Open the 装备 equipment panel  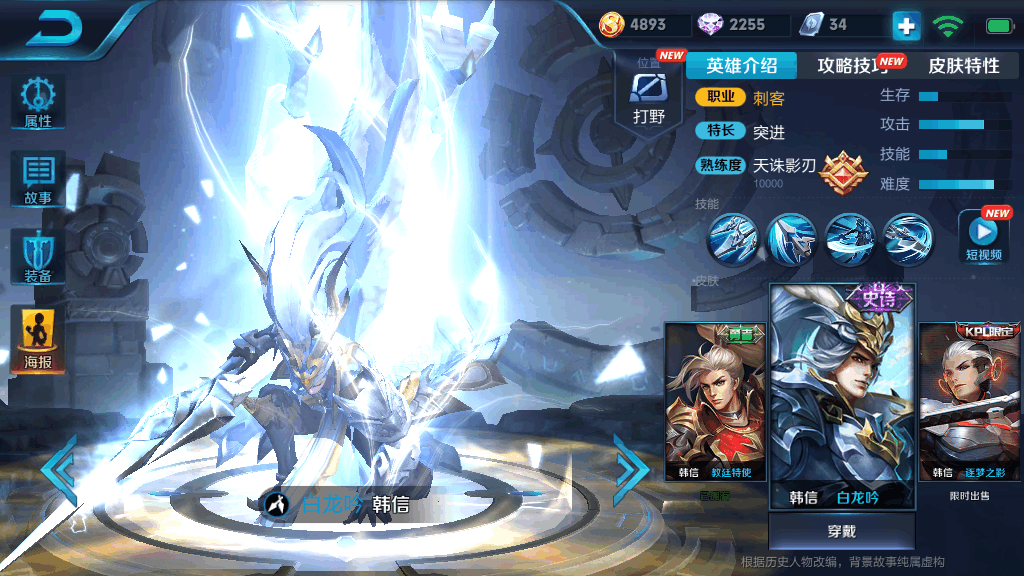click(38, 257)
